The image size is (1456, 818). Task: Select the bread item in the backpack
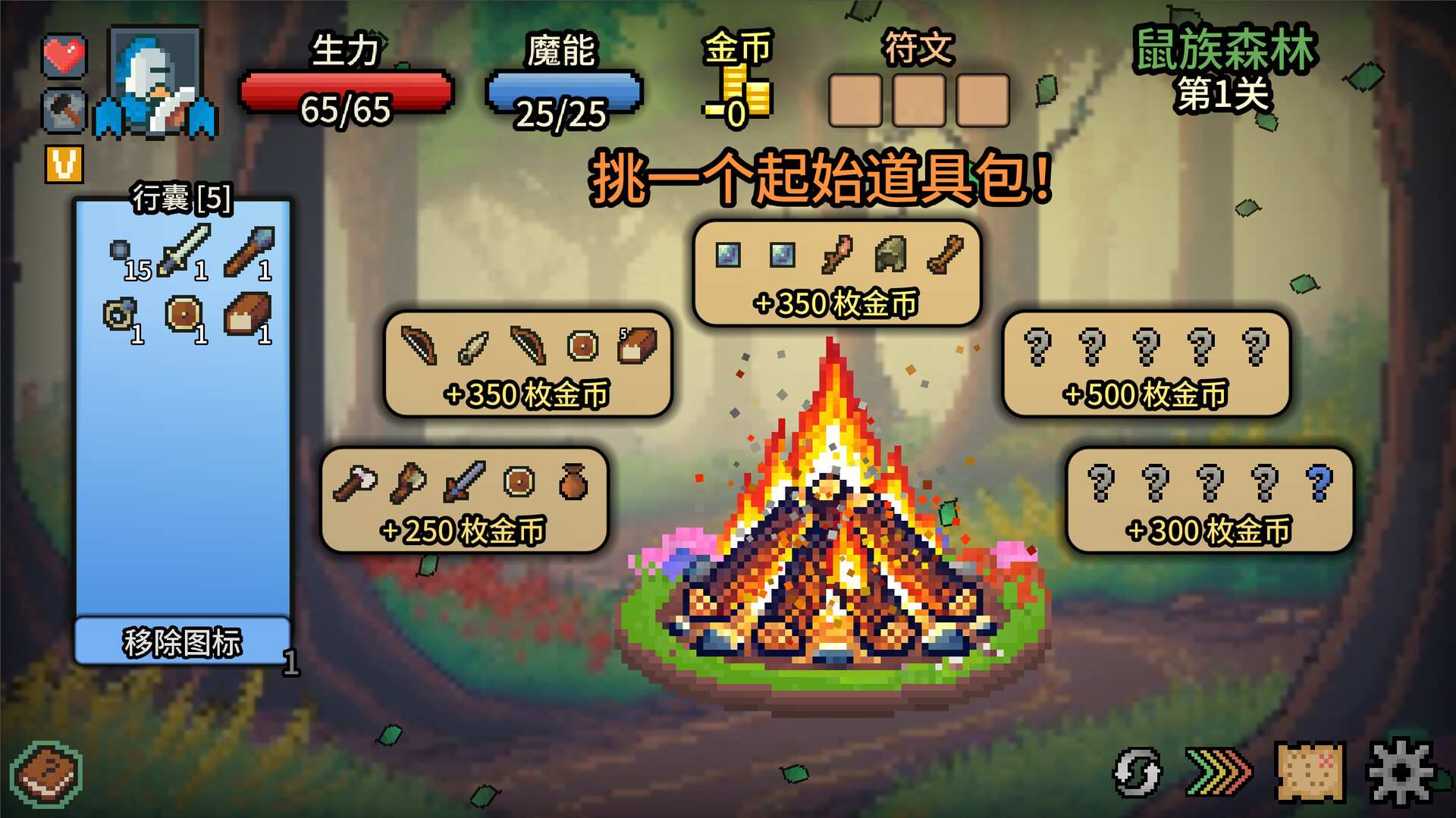click(x=248, y=315)
